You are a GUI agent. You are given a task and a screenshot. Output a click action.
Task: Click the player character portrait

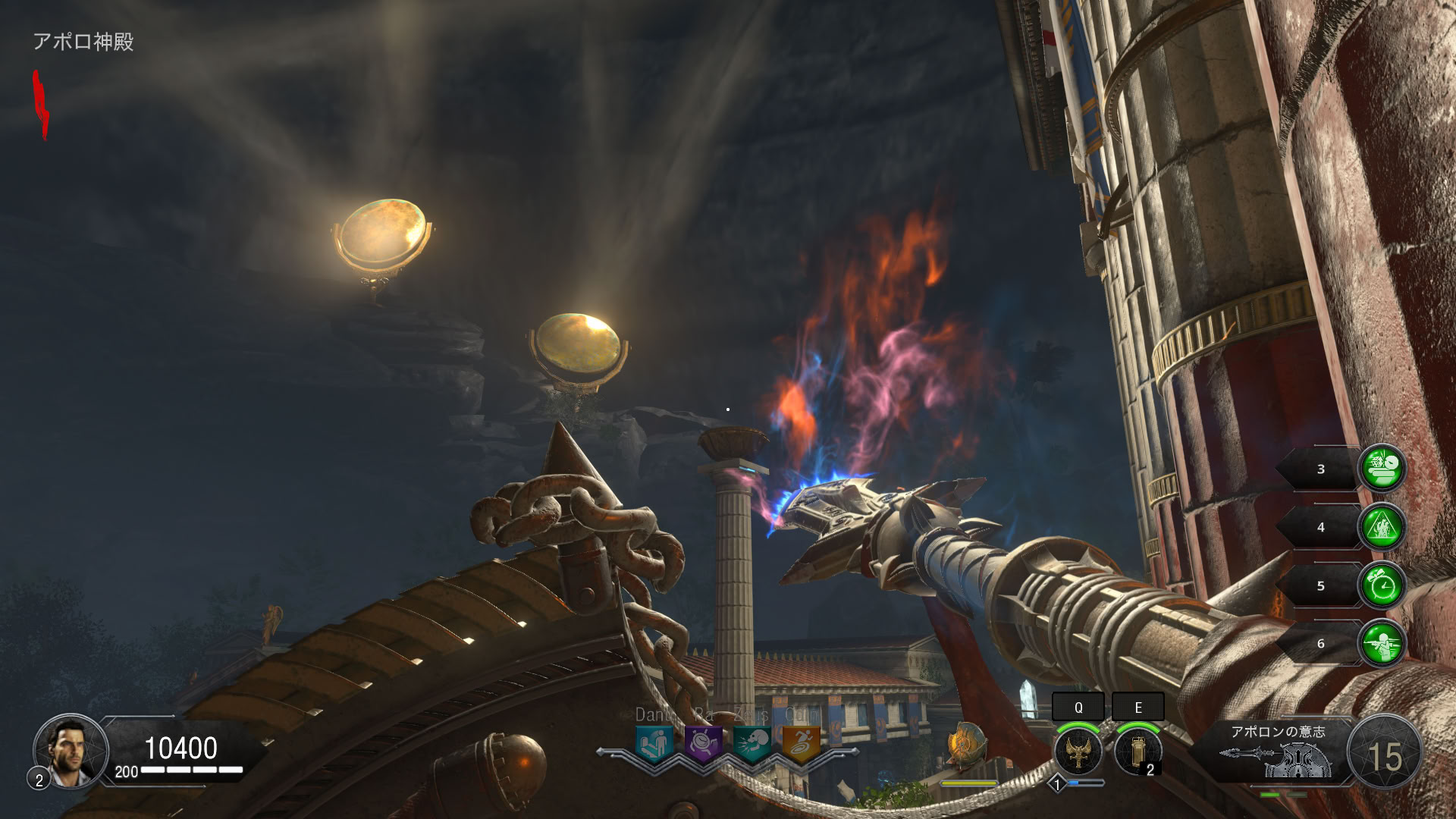coord(70,751)
